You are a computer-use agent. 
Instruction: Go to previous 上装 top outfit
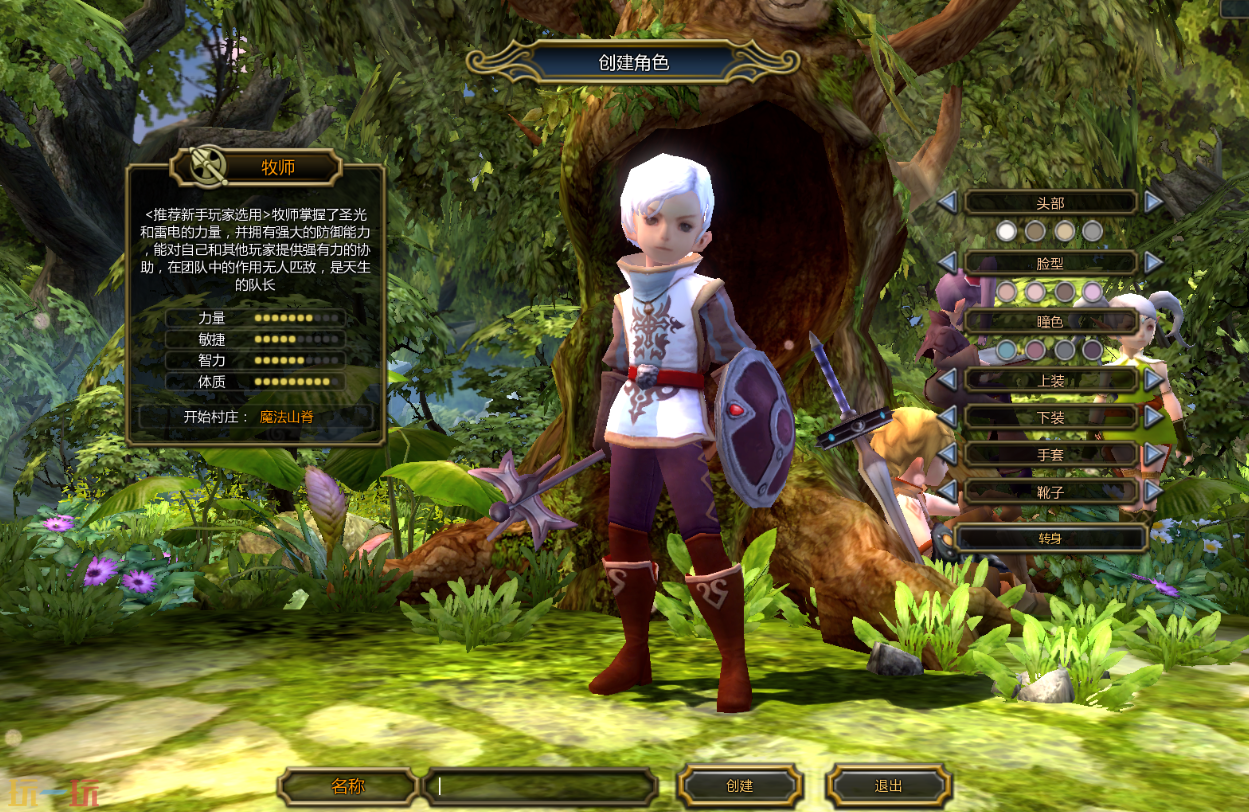coord(947,380)
